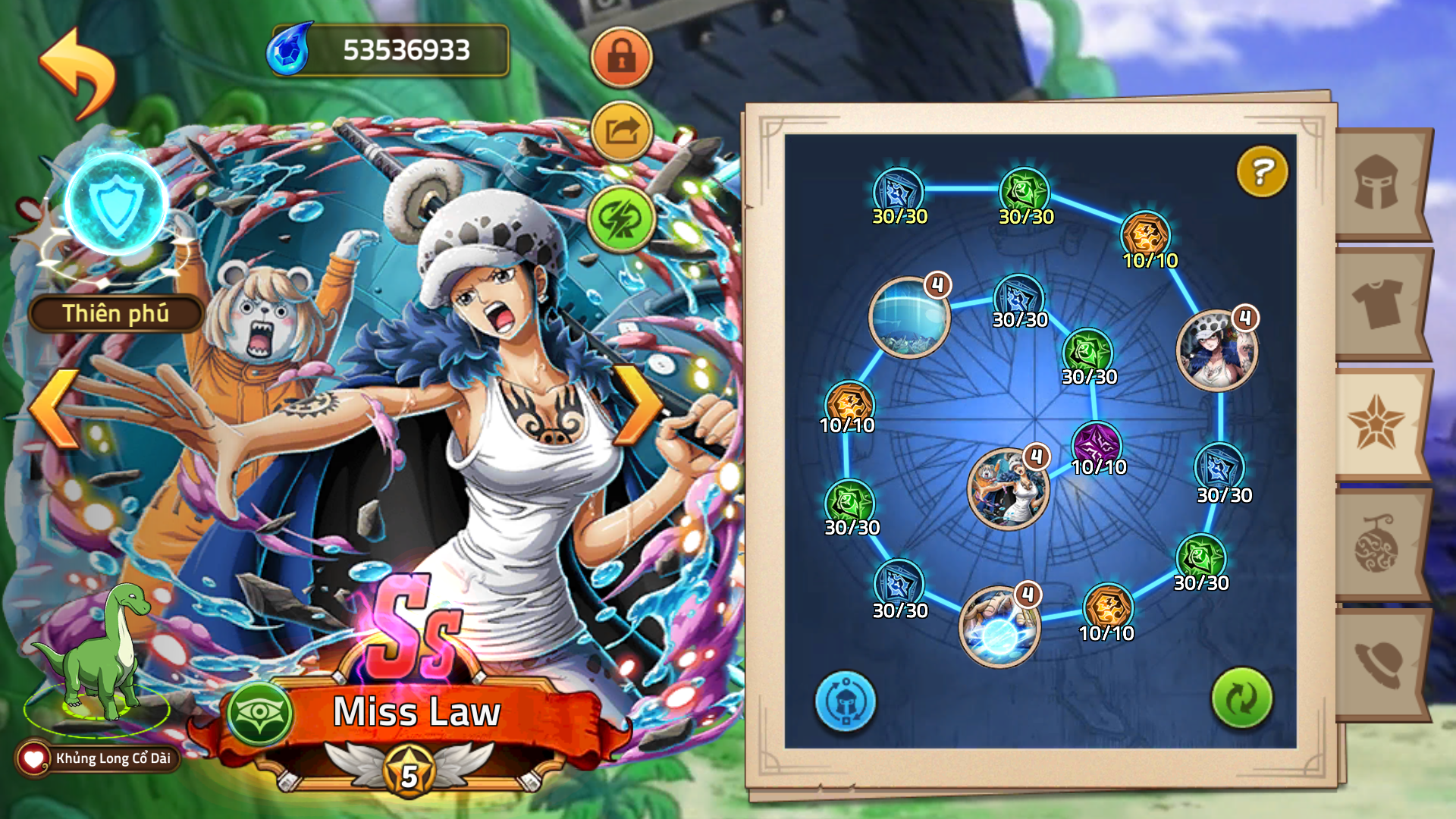Go back with the orange arrow

point(77,73)
